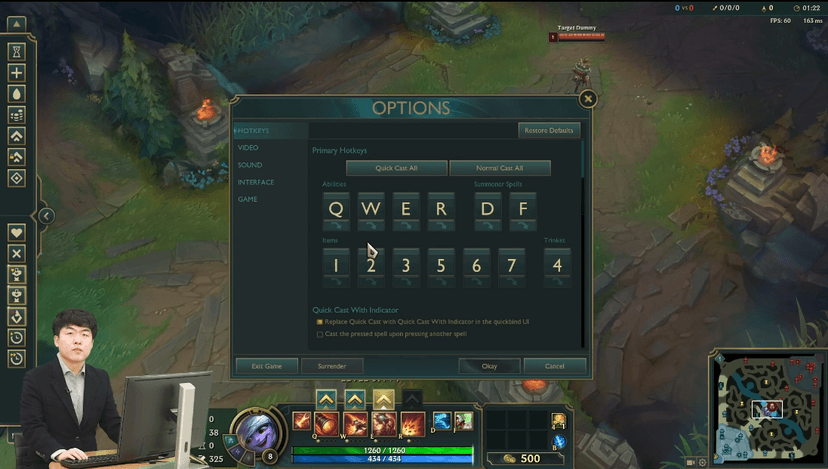
Task: Open the Sound settings tab
Action: point(250,165)
